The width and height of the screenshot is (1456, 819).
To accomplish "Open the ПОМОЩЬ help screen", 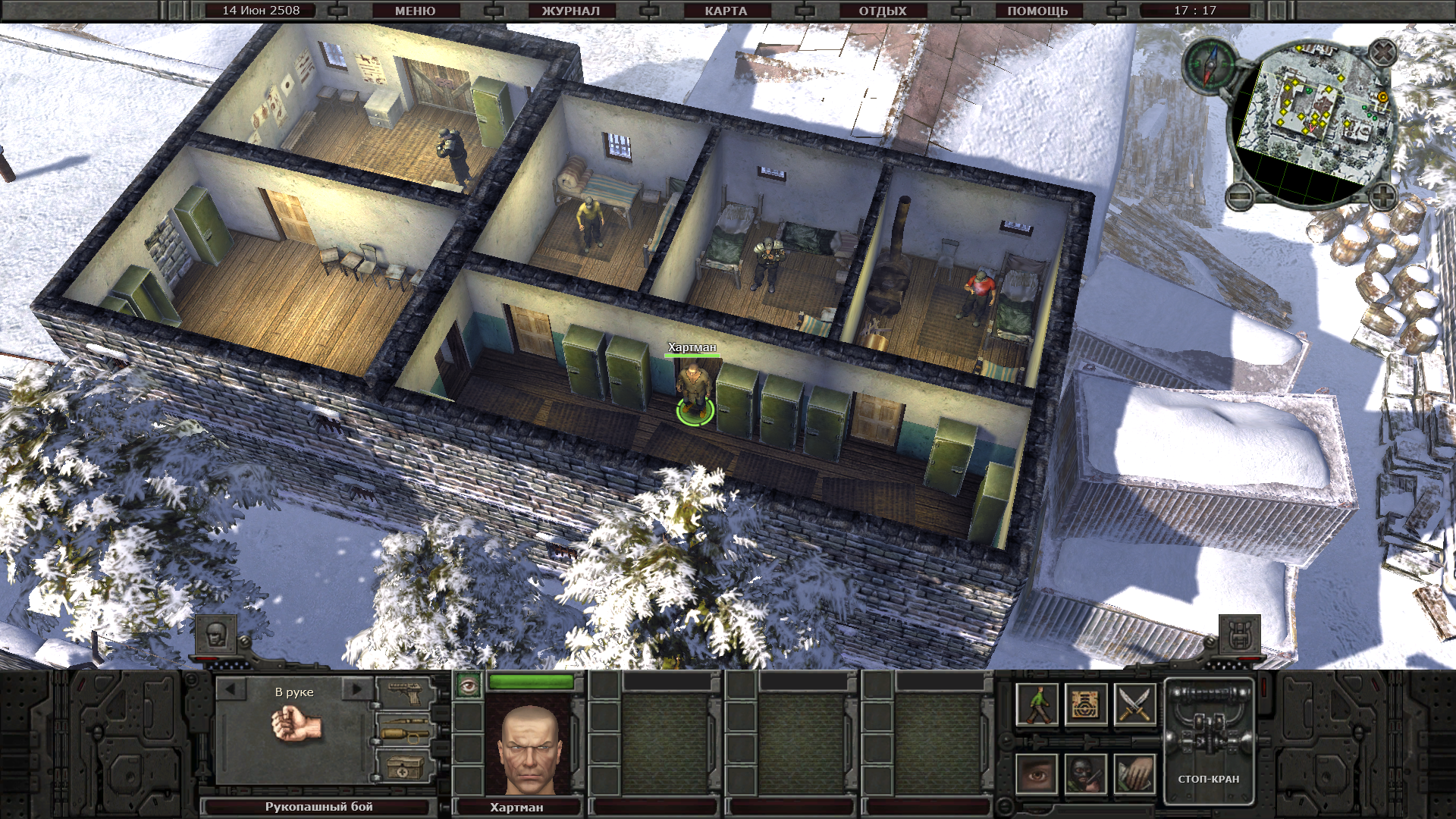I will click(x=1037, y=11).
